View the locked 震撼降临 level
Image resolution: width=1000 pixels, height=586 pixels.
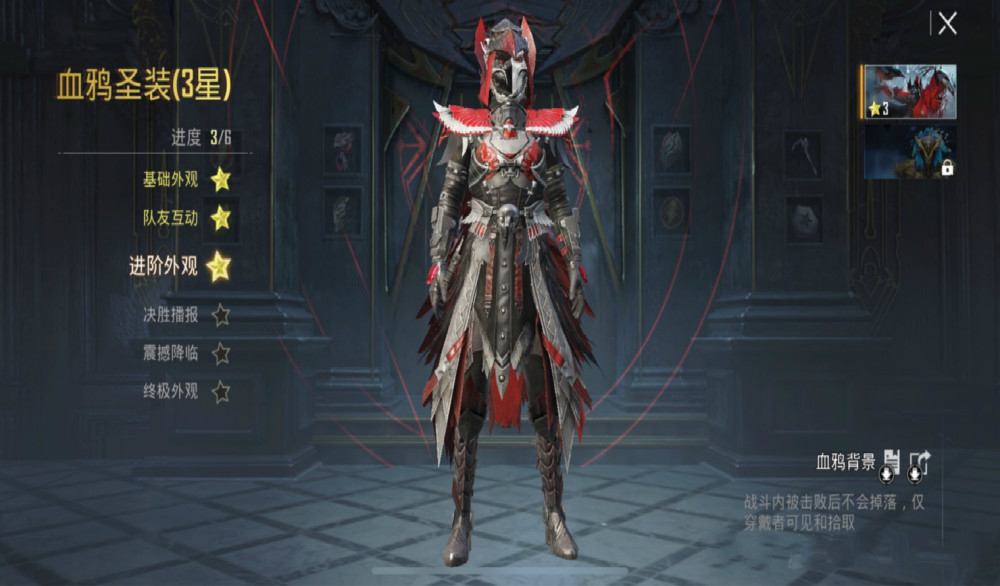220,353
